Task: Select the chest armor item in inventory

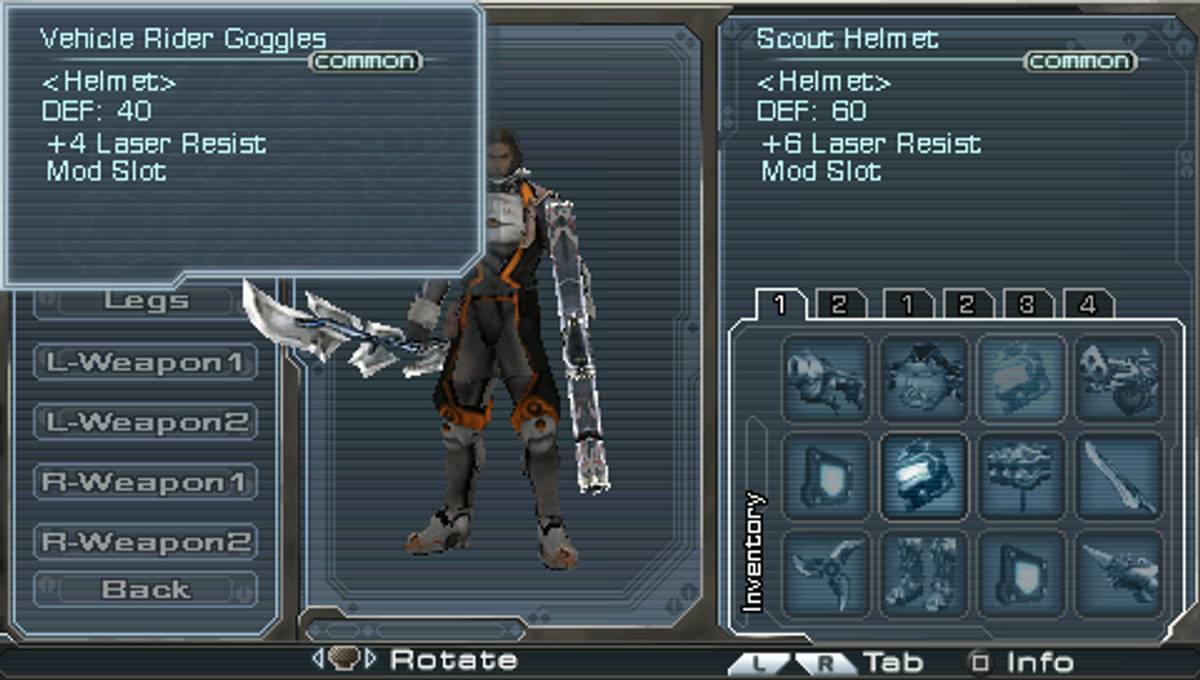Action: (924, 378)
